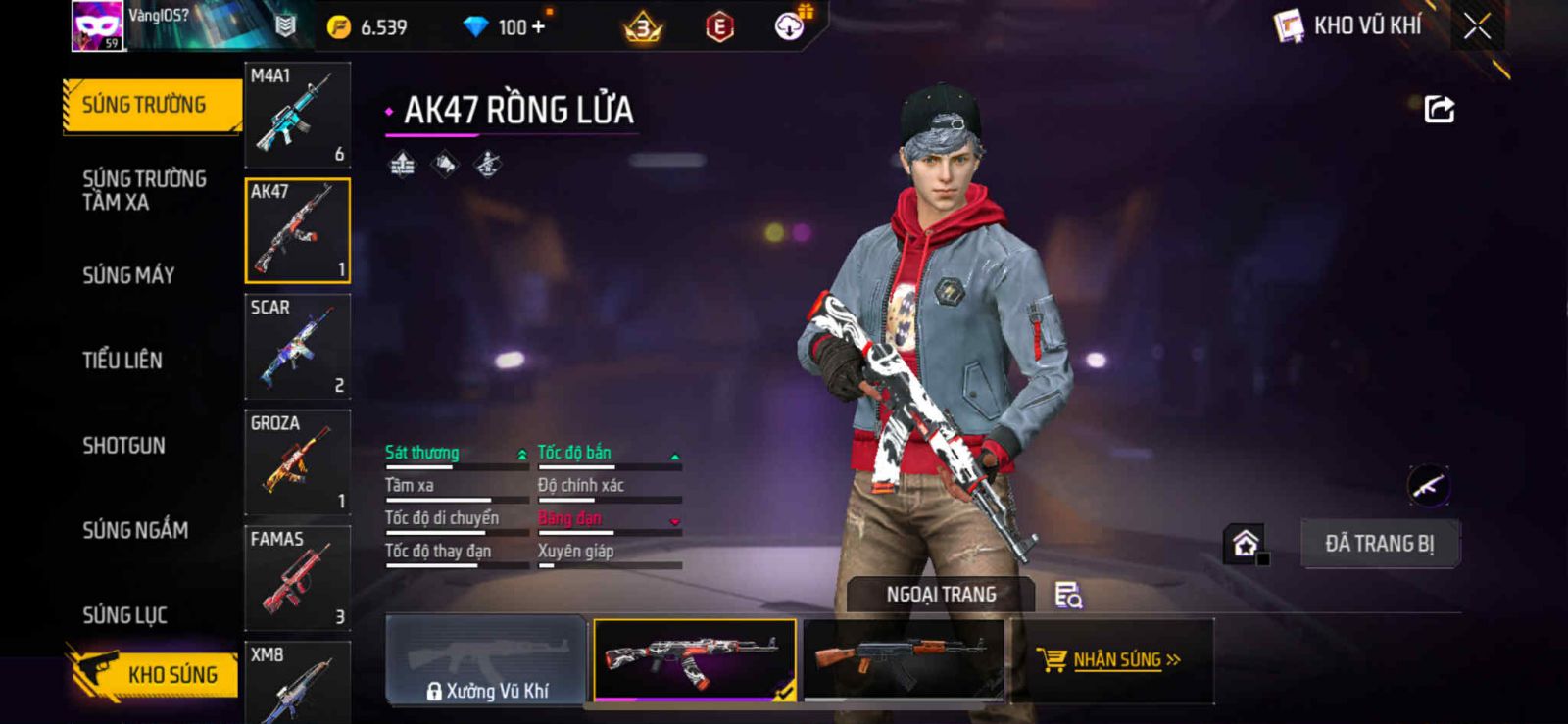Open the locked Xưởng Vũ Khí slot
1568x724 pixels.
[486, 659]
